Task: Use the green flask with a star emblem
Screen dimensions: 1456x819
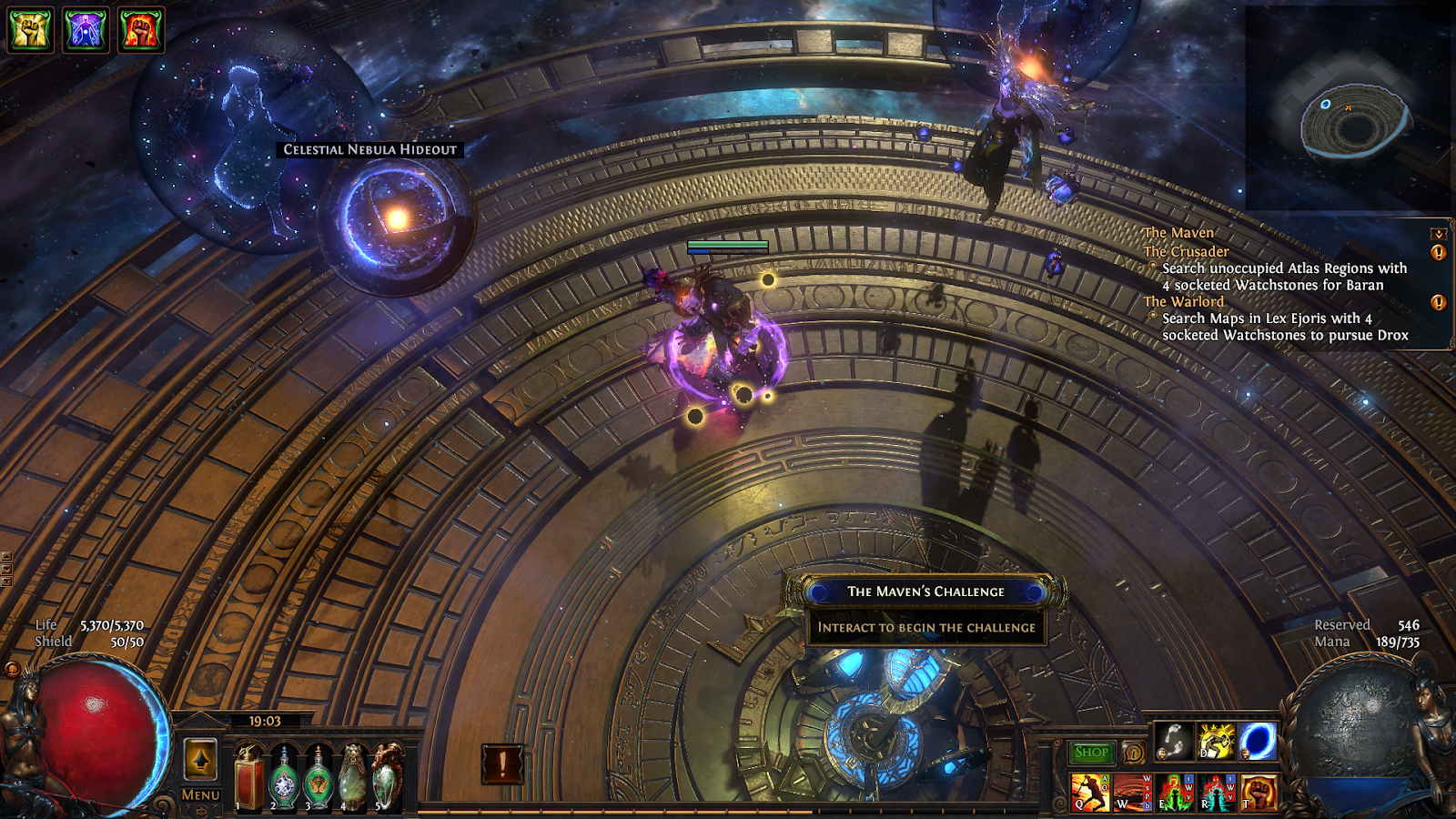Action: point(284,776)
